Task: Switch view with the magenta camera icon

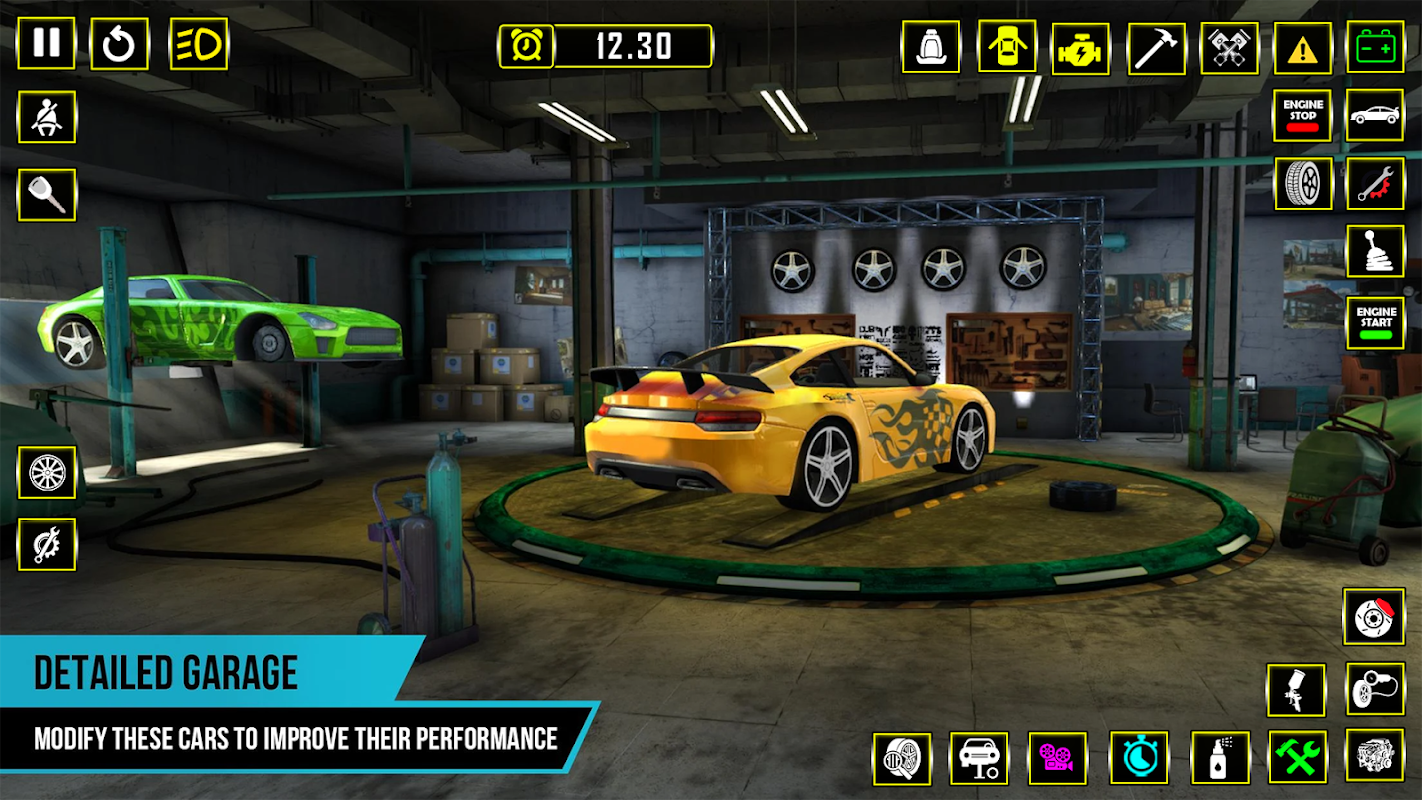Action: (x=1058, y=757)
